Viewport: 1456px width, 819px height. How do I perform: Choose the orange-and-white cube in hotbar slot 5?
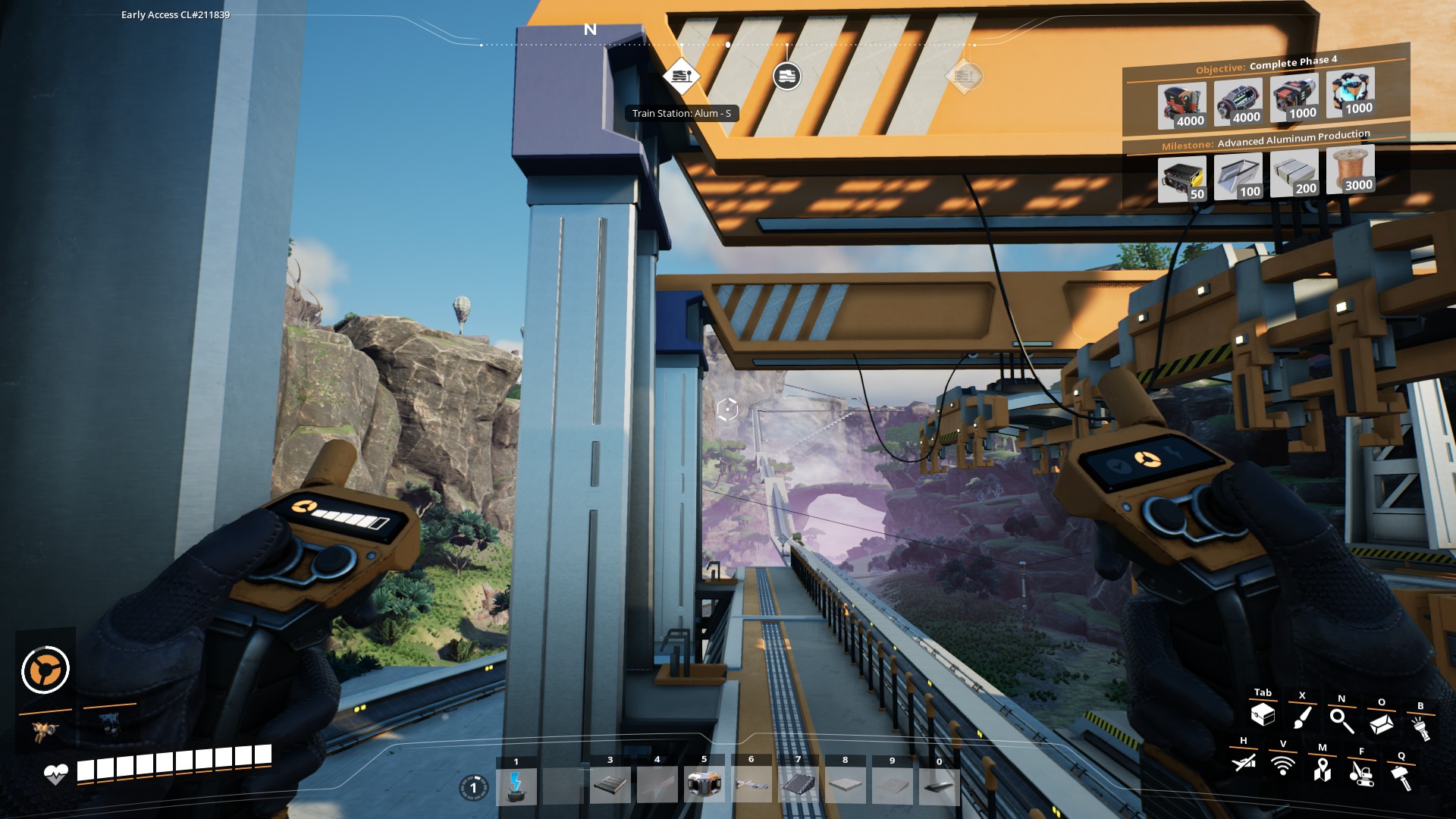pos(704,784)
